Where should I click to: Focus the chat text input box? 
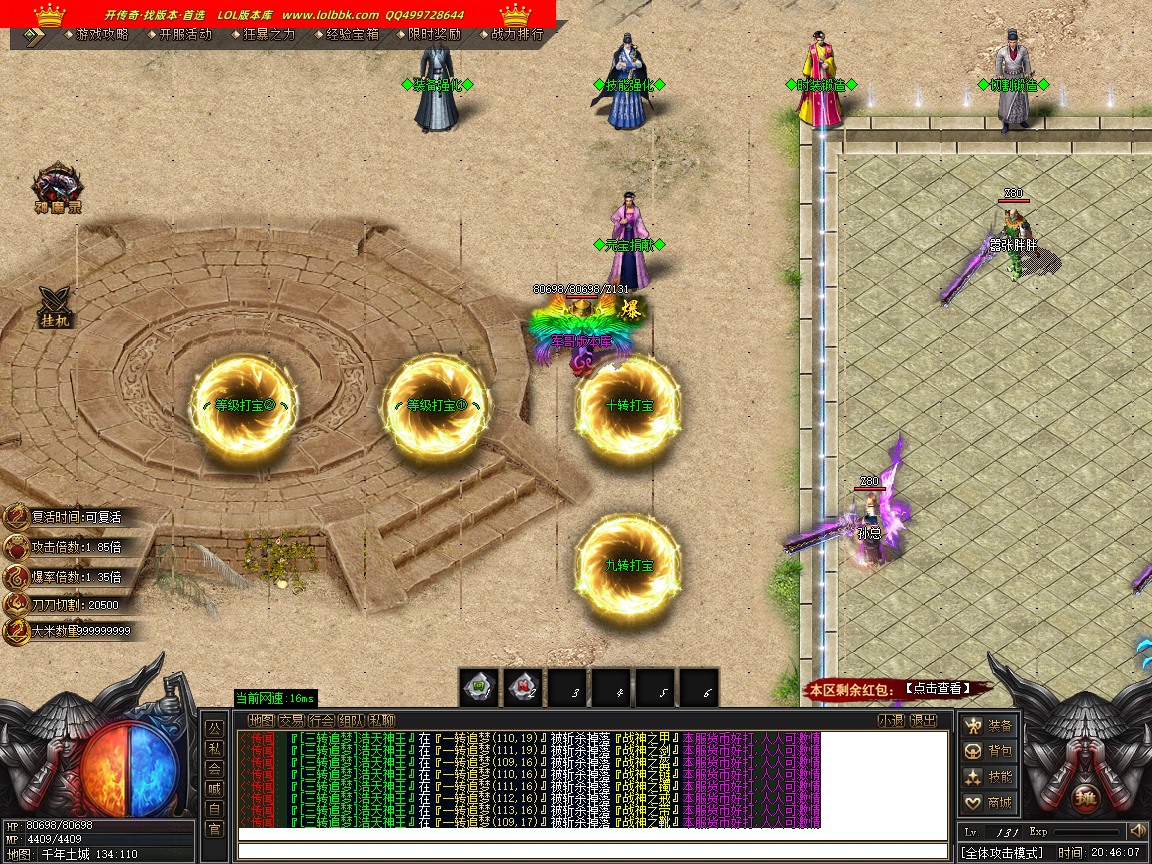pyautogui.click(x=590, y=851)
